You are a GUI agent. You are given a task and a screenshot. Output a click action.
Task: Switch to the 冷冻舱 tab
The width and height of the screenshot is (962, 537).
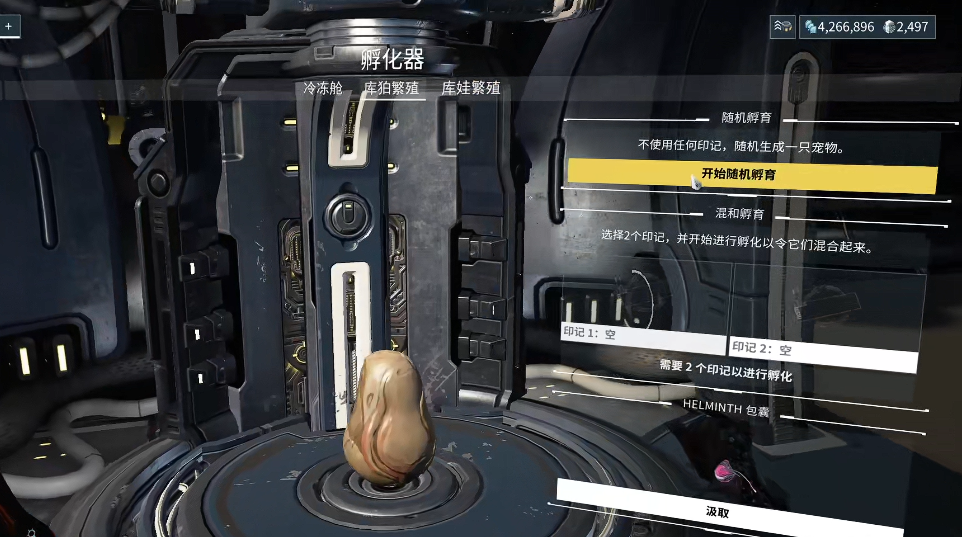323,88
